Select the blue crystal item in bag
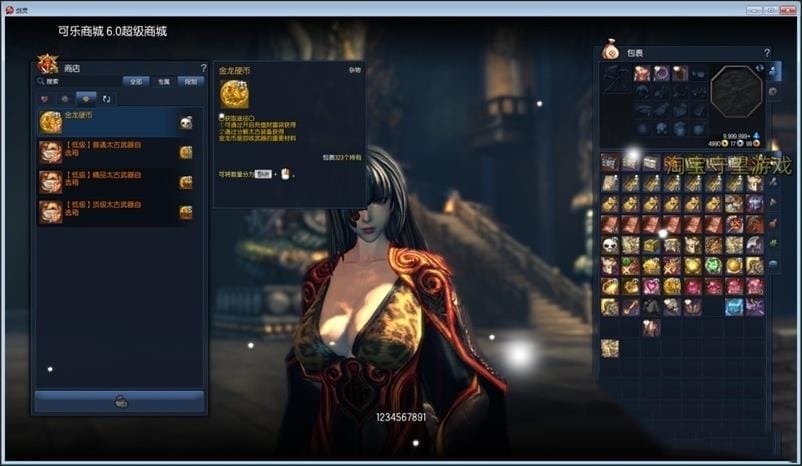The image size is (802, 466). pos(734,307)
